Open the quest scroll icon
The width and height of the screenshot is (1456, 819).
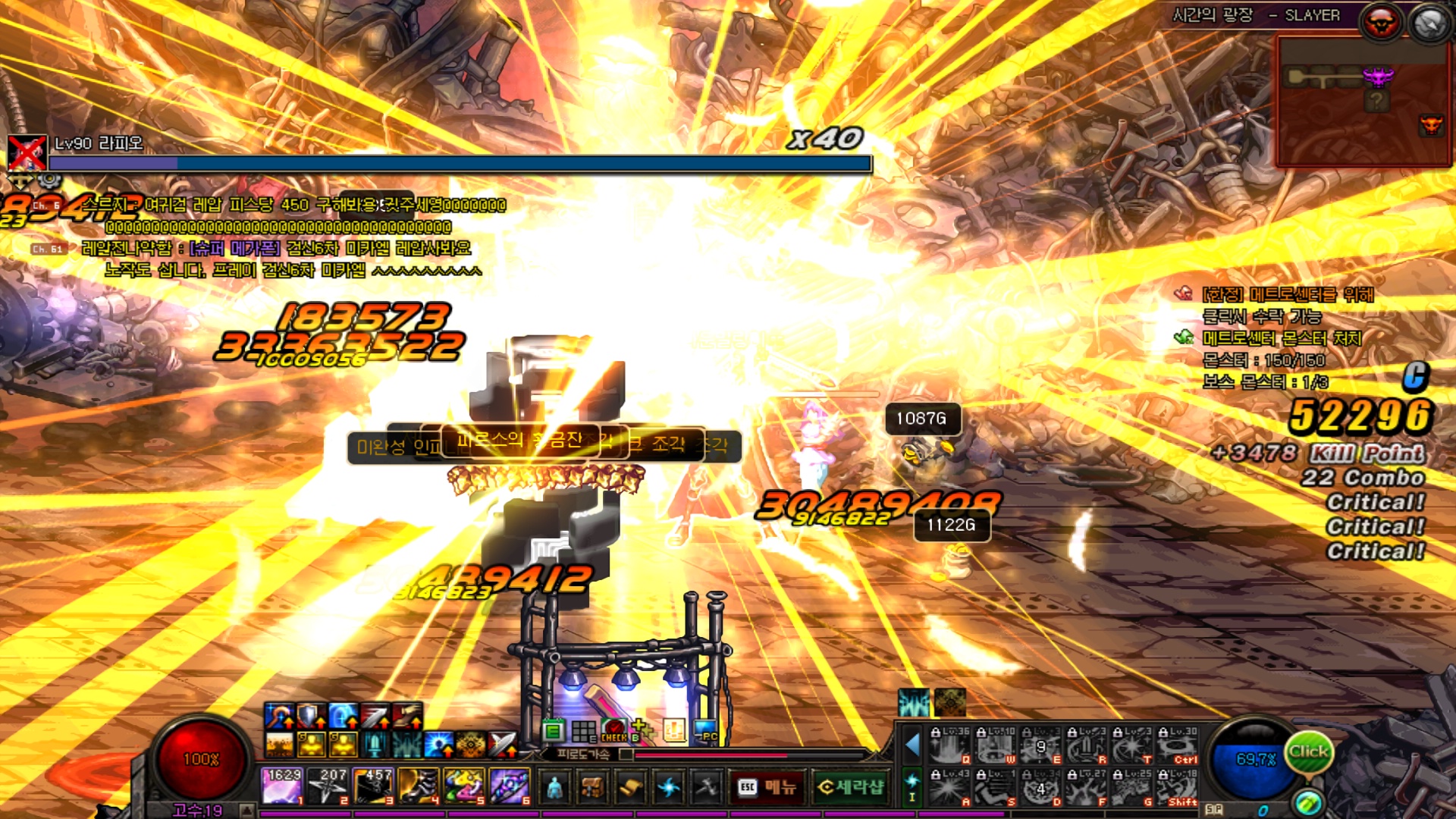coord(630,788)
